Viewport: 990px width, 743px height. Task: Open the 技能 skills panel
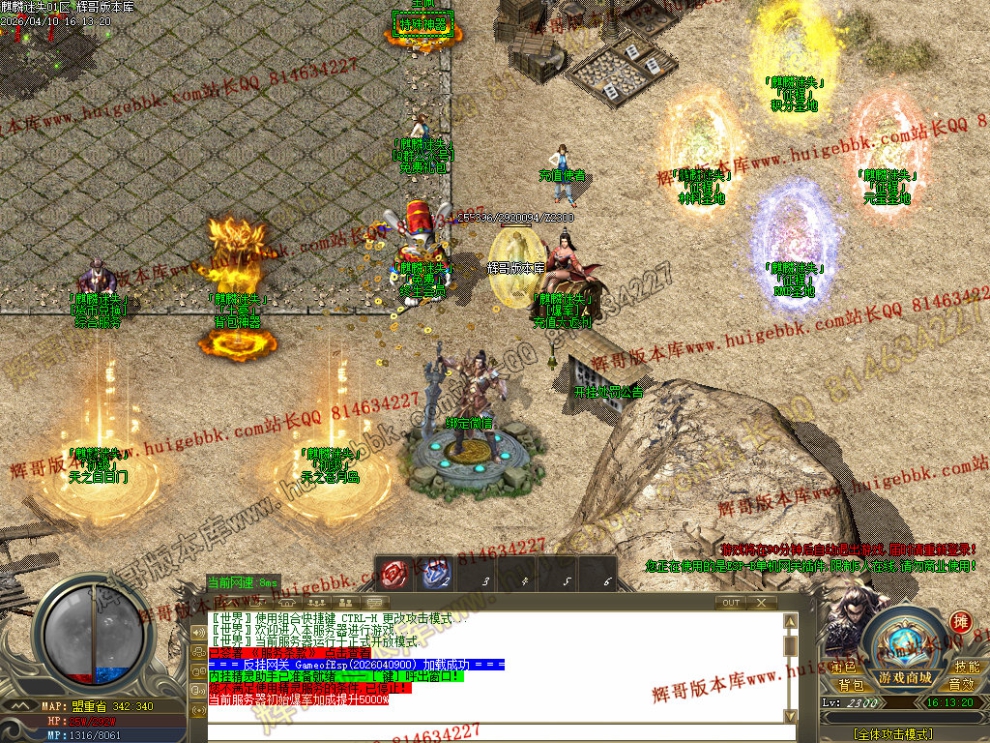[x=966, y=666]
